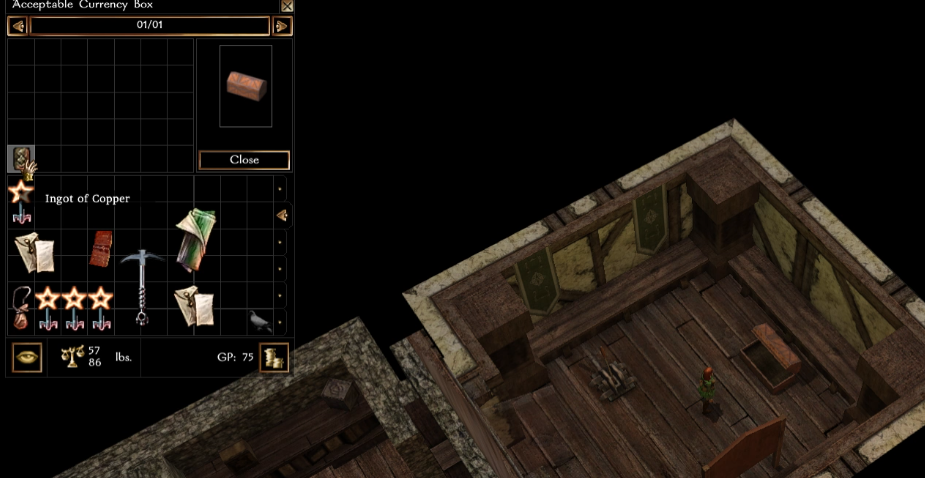Click the X in the window corner
This screenshot has width=925, height=478.
[x=287, y=6]
